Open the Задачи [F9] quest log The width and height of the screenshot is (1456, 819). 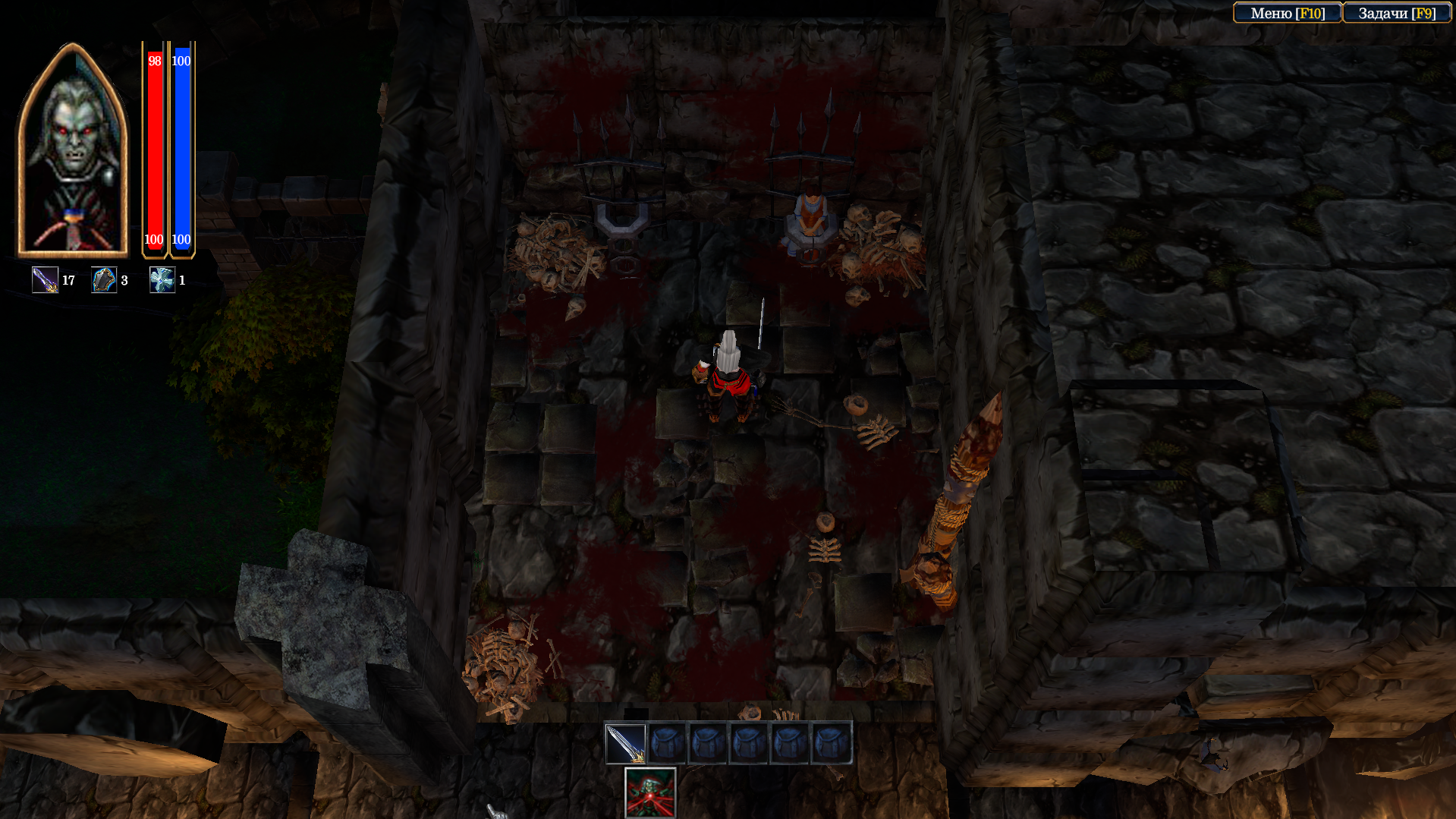point(1396,13)
